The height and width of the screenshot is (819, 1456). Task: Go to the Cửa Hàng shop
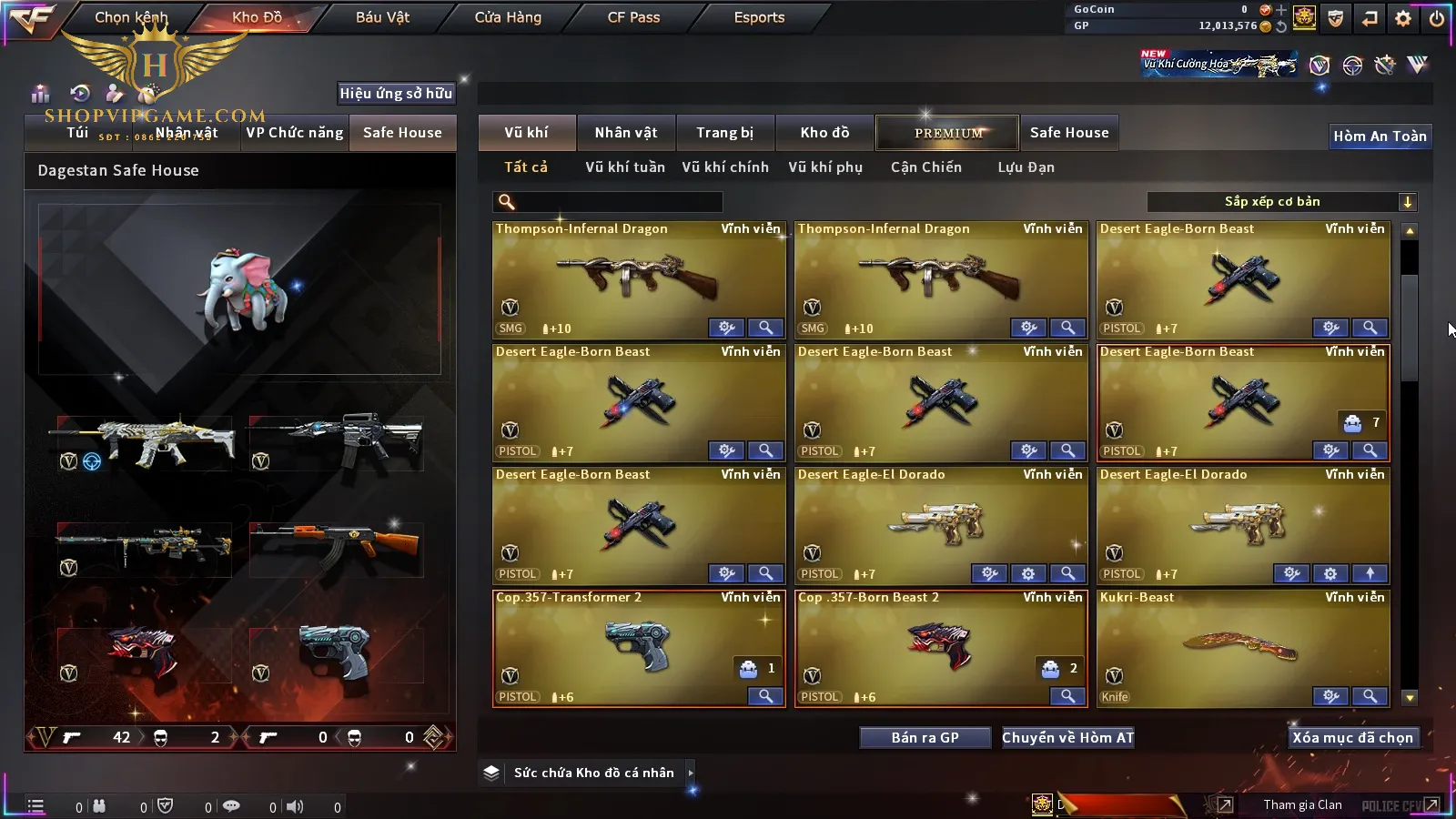[508, 17]
